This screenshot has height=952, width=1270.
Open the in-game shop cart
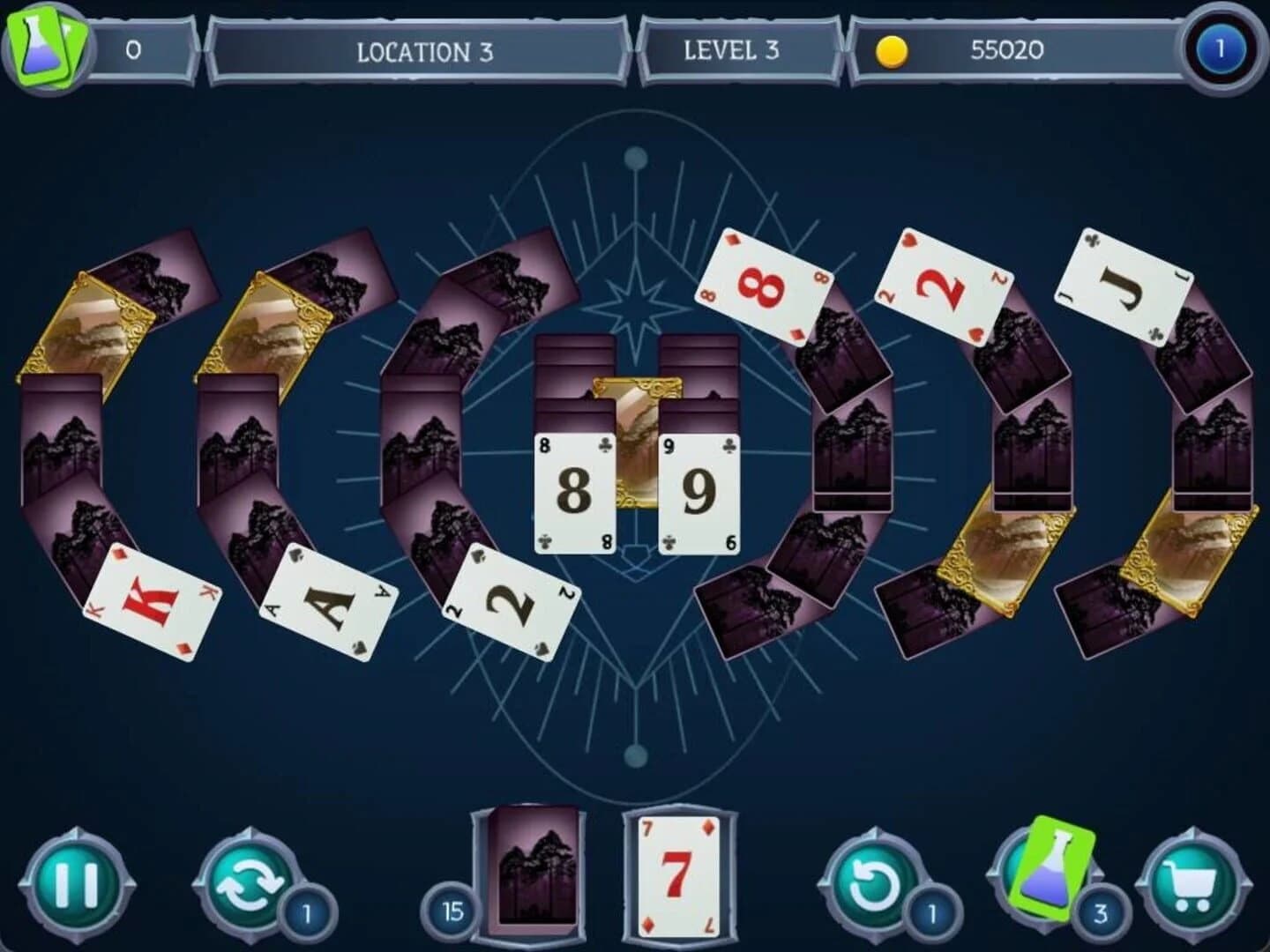pos(1186,881)
